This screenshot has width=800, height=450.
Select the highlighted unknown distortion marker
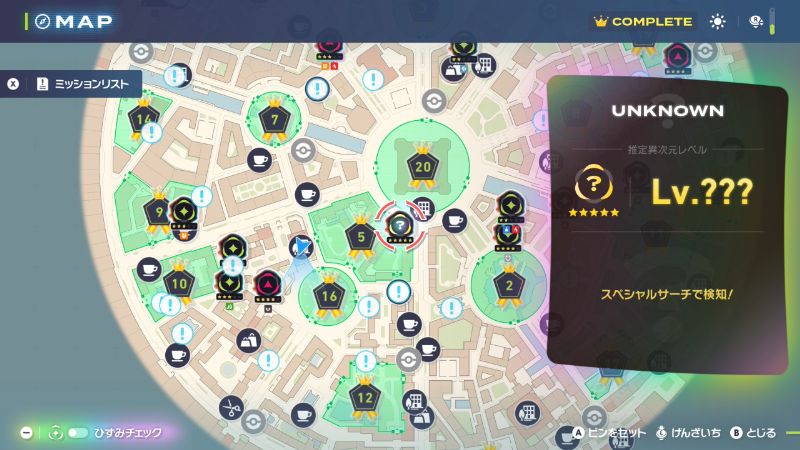pyautogui.click(x=400, y=225)
